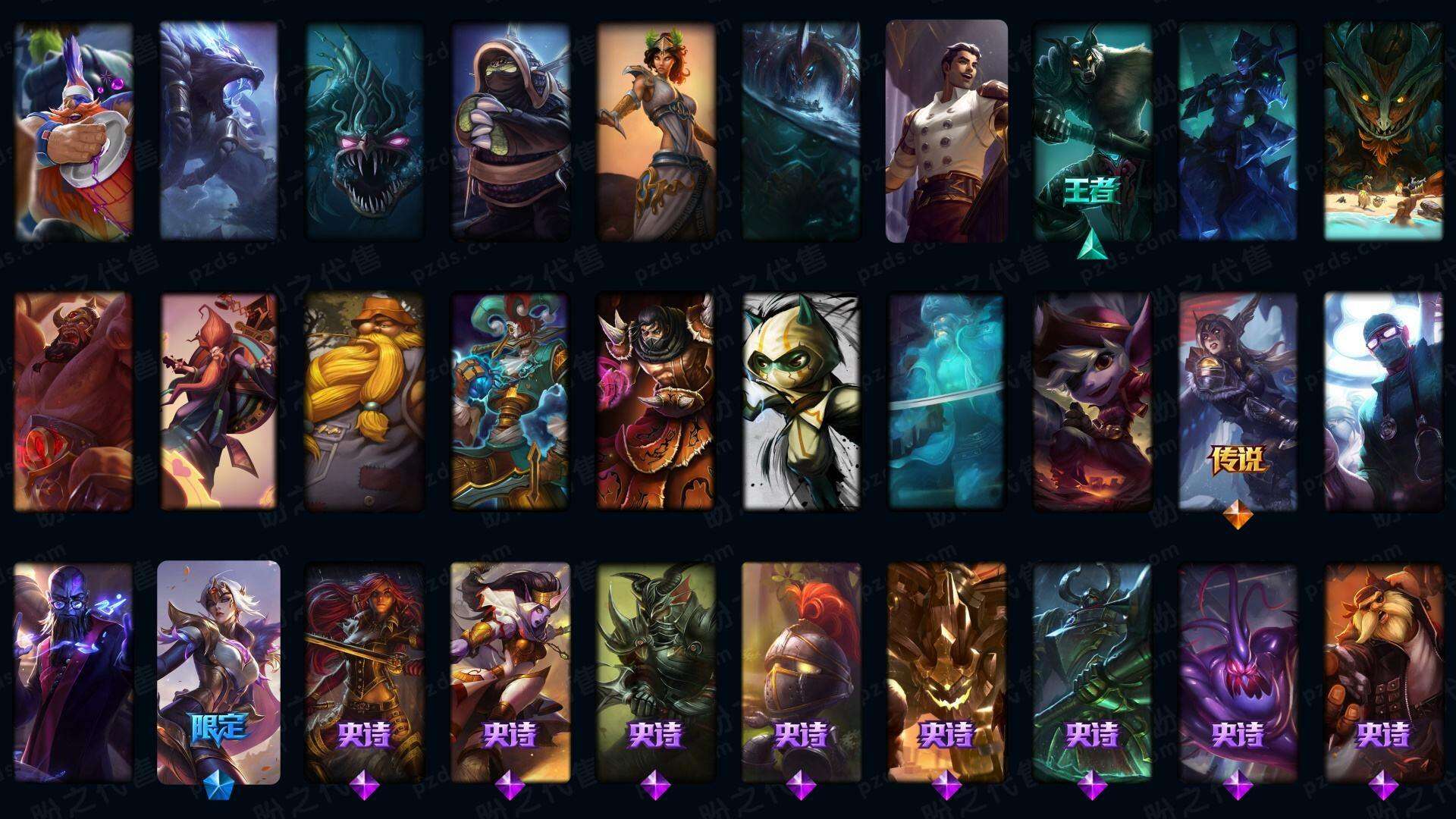Screen dimensions: 1456x819
Task: Open the purple tentacle monster skin card
Action: (x=1238, y=672)
